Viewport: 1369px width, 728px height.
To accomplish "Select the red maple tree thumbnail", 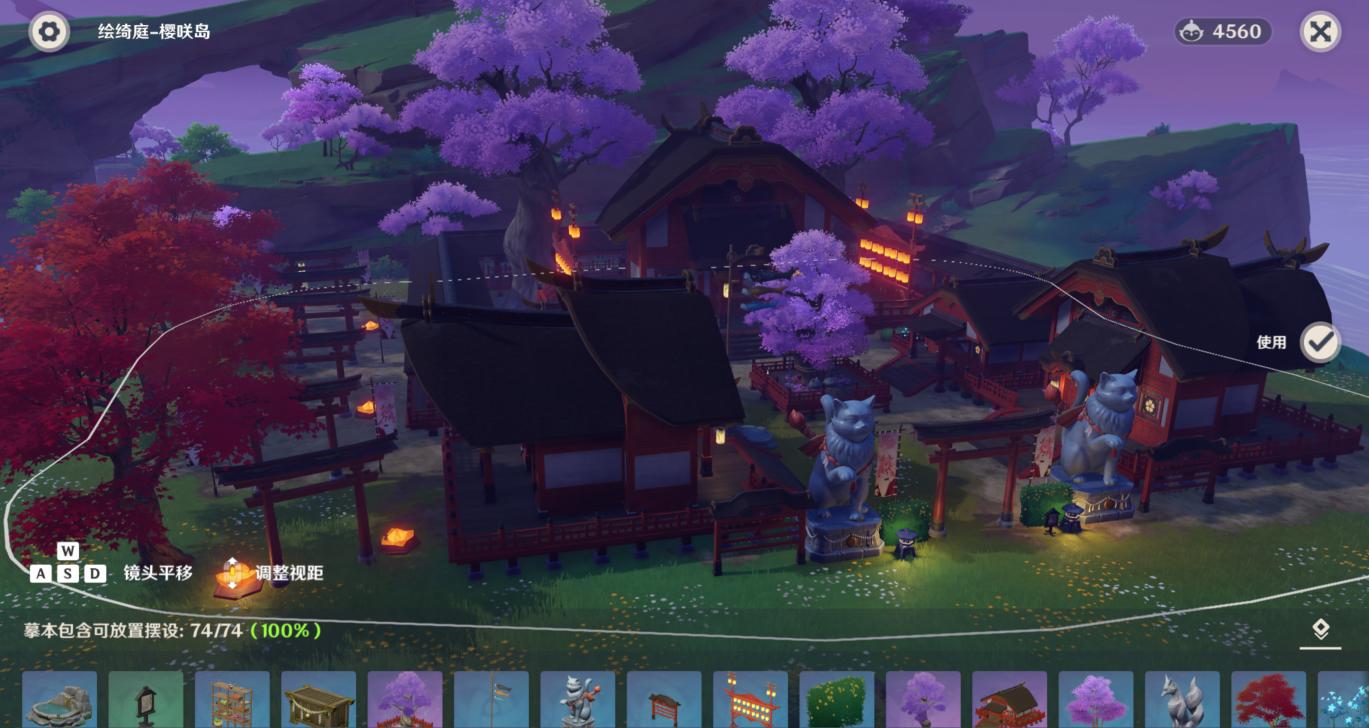I will (x=1268, y=700).
